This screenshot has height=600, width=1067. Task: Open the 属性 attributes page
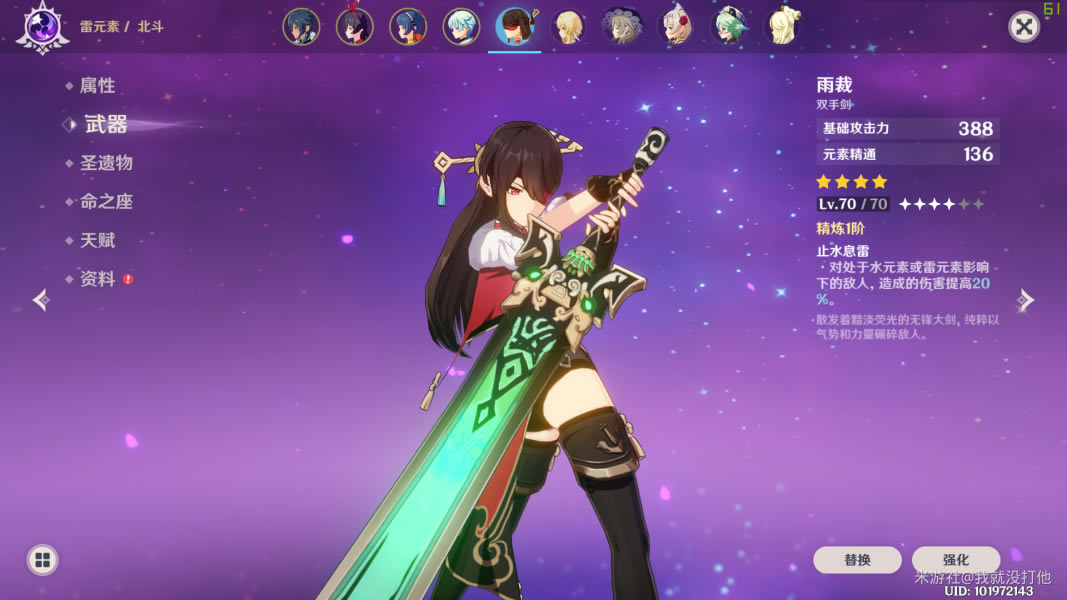(x=97, y=86)
